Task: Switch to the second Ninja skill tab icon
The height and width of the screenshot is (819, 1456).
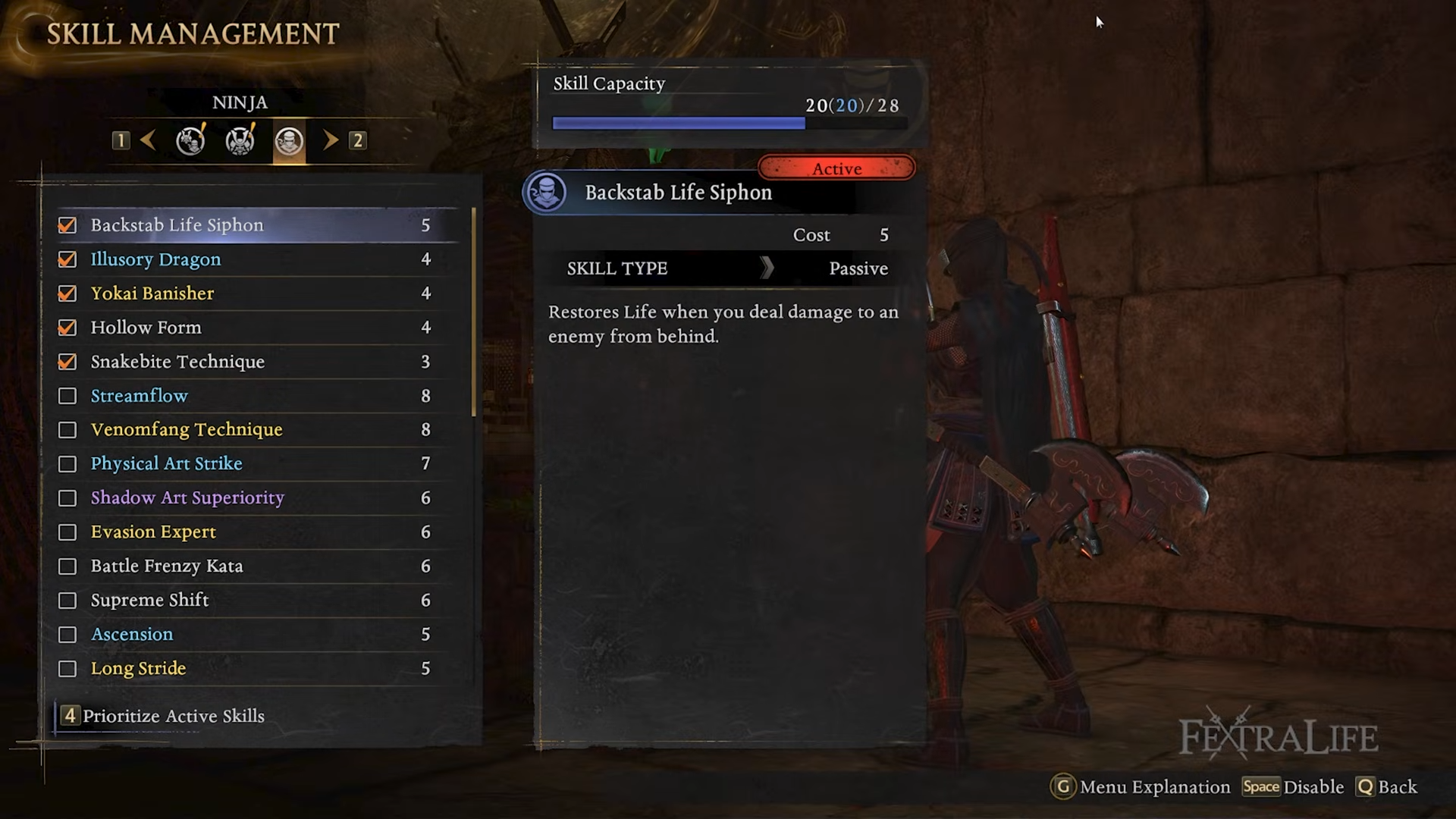Action: pos(240,140)
